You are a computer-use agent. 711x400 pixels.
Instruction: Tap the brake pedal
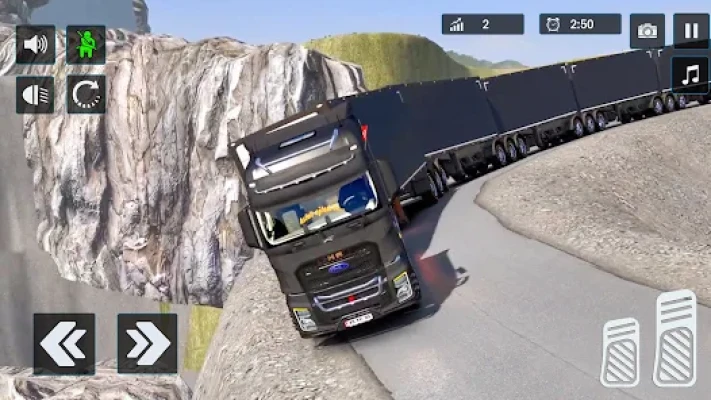click(x=620, y=351)
